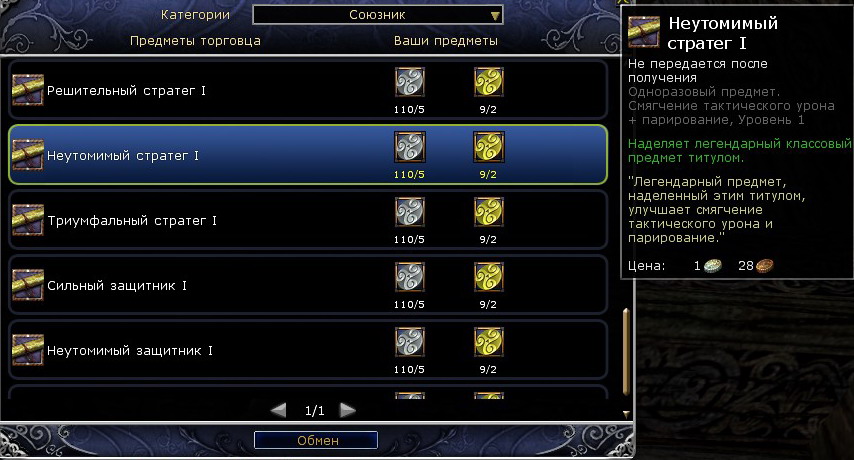854x460 pixels.
Task: Click the gold token in Неутомимый защитник row
Action: coord(488,342)
